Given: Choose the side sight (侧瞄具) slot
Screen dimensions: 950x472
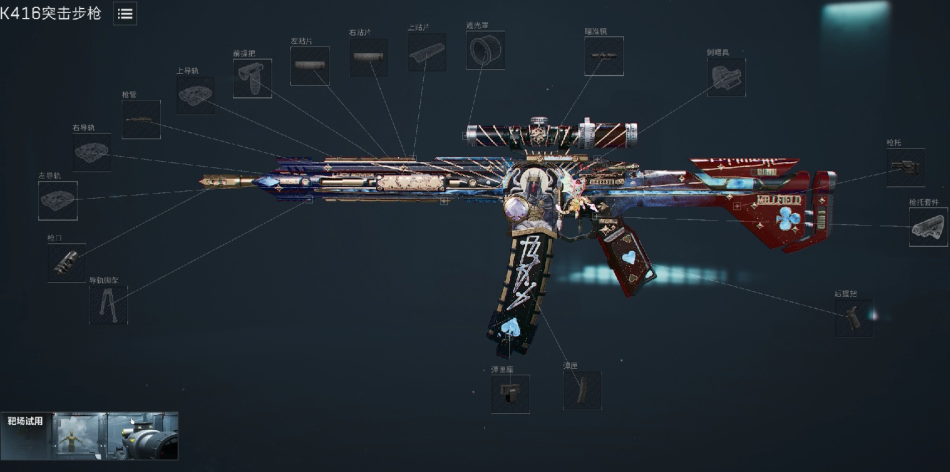Looking at the screenshot, I should [x=726, y=77].
